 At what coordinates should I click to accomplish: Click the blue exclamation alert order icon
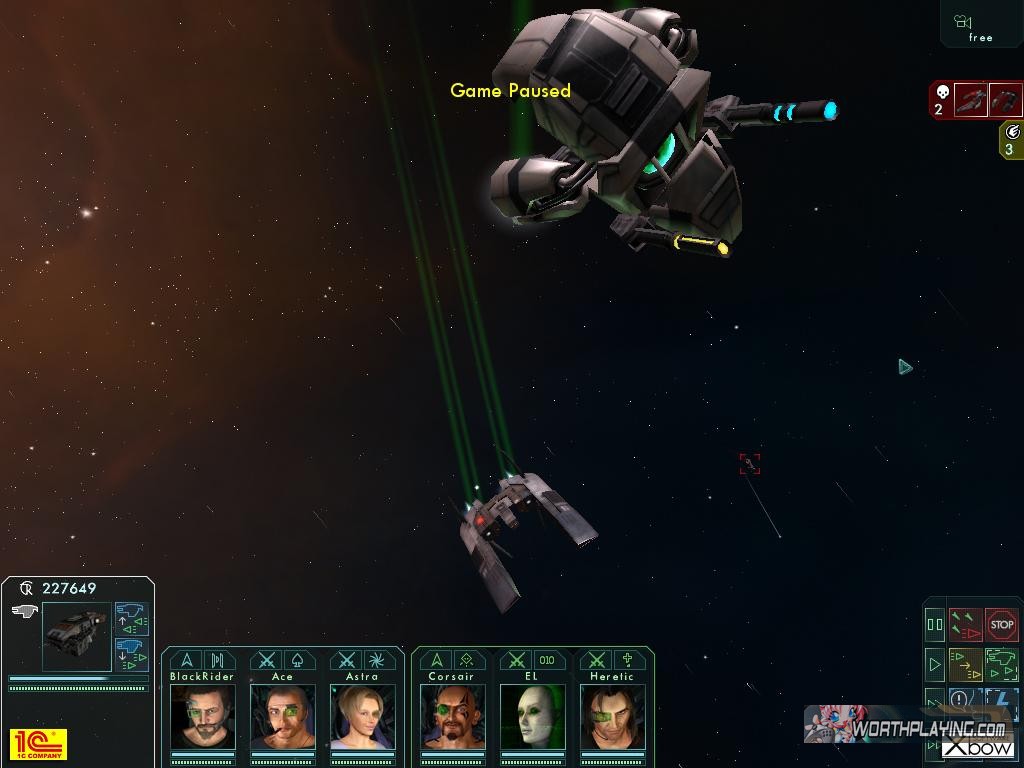pos(961,699)
